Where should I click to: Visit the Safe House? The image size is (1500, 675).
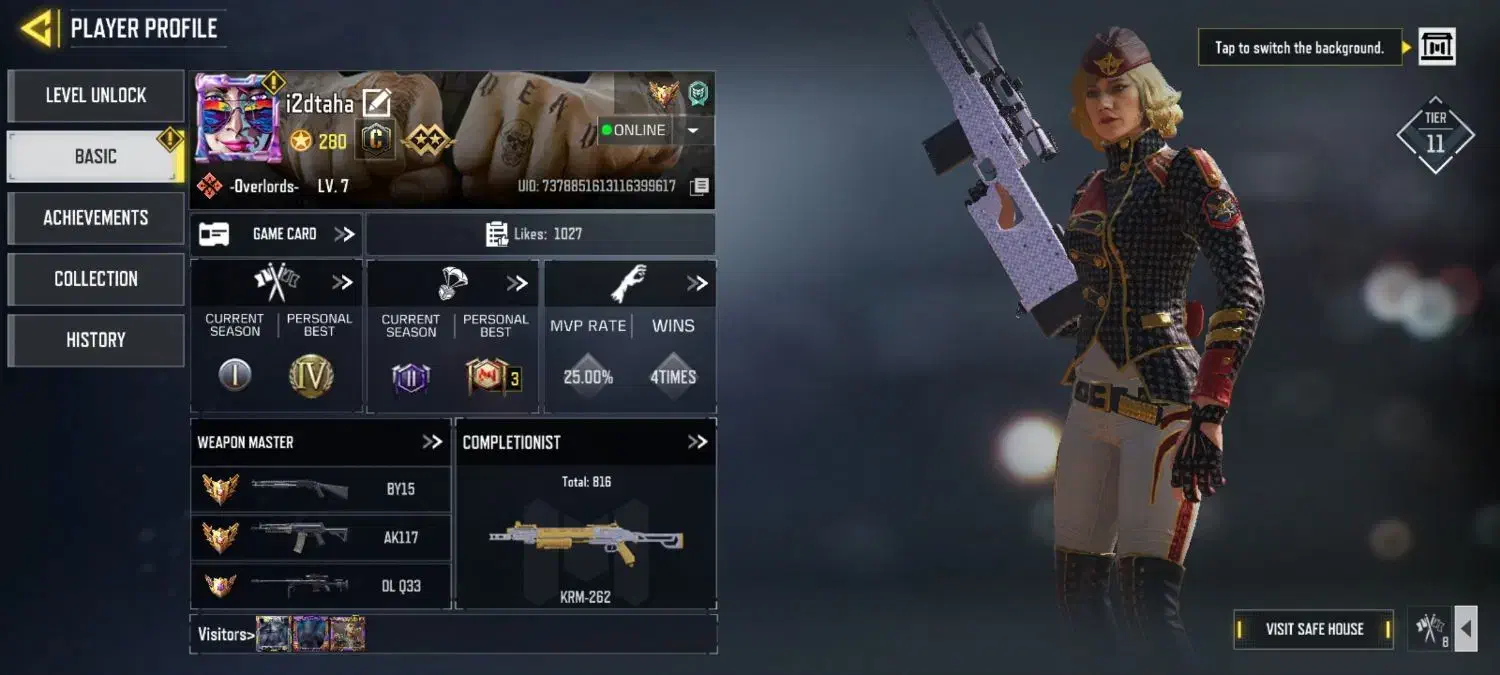[1313, 629]
